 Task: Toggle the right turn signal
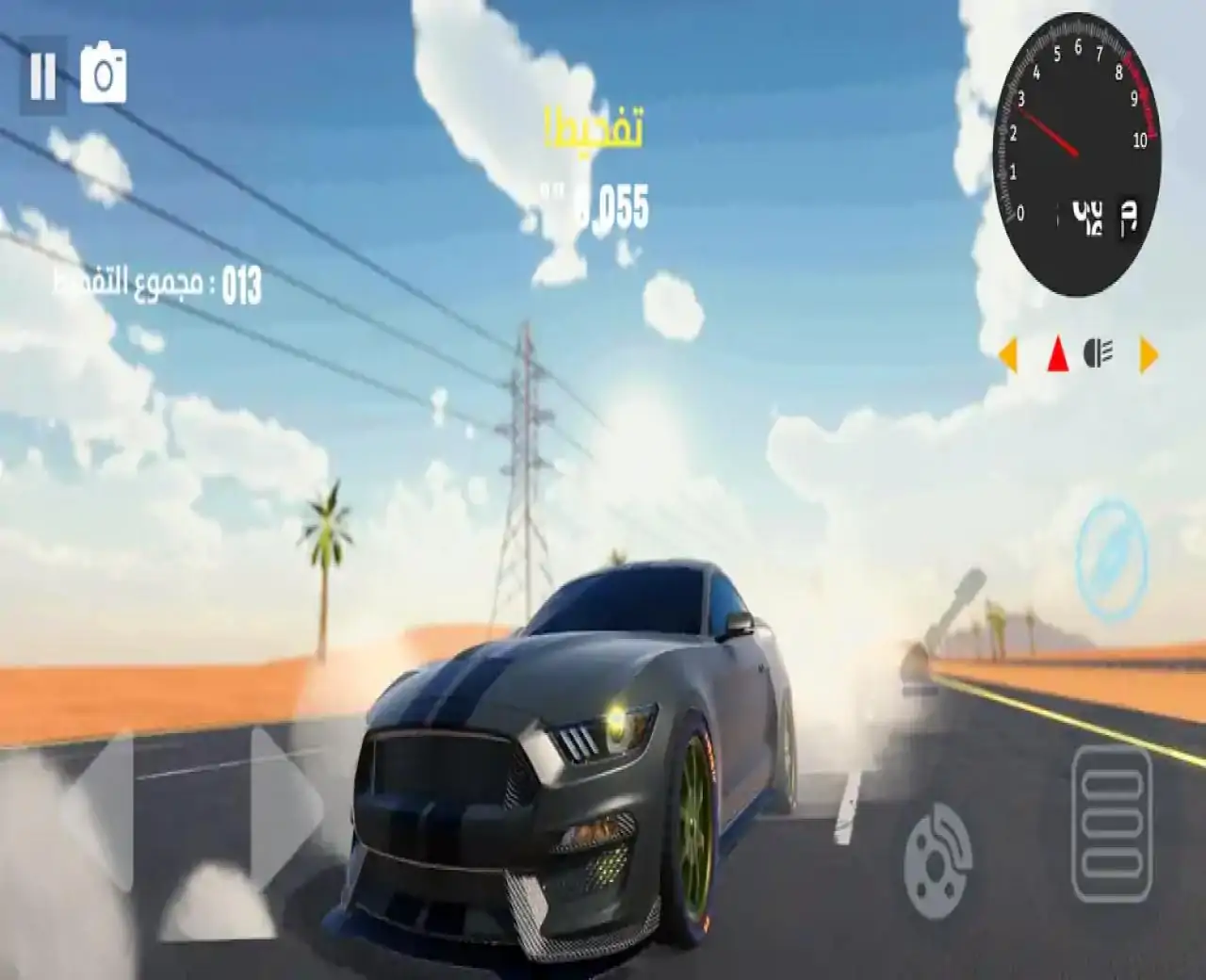tap(1148, 355)
